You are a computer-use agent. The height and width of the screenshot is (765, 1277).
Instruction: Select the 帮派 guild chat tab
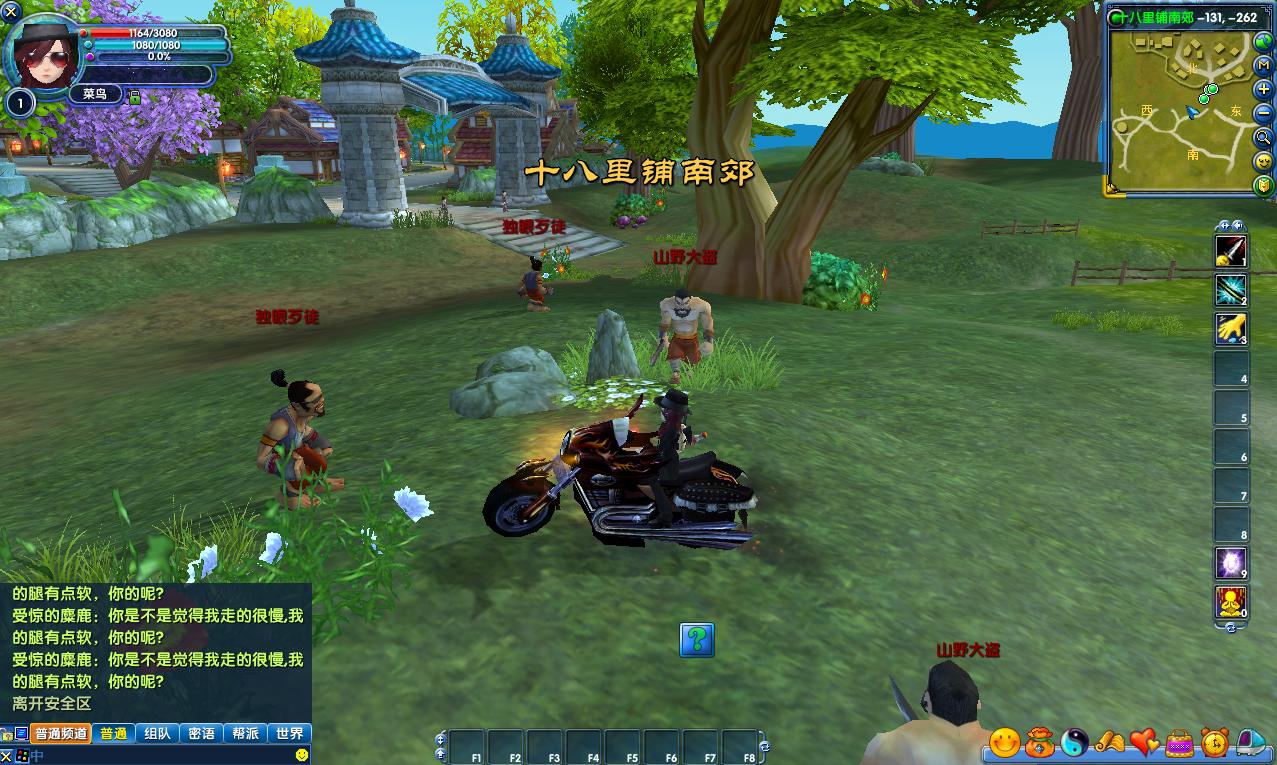tap(245, 733)
